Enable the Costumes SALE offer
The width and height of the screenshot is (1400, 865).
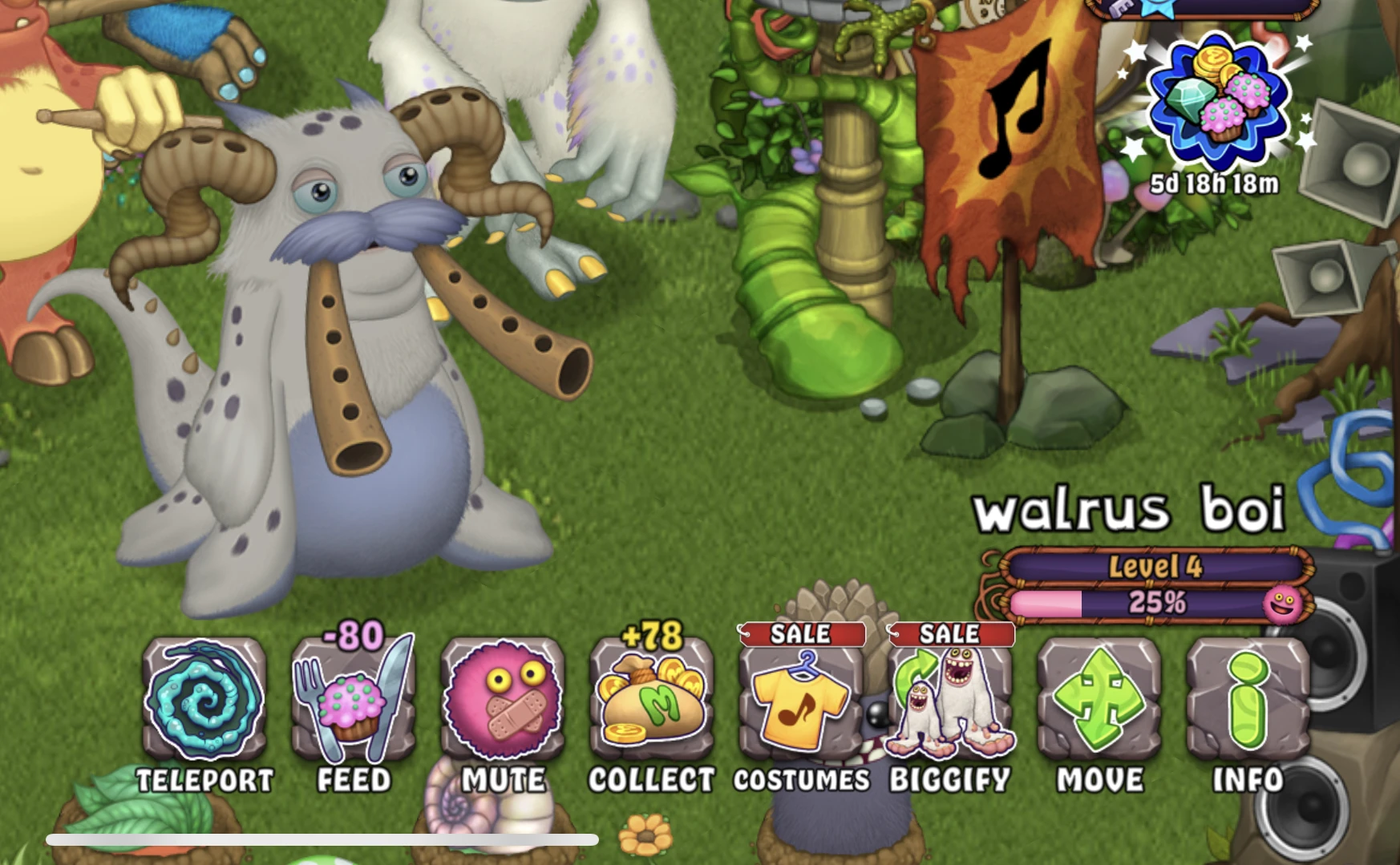coord(800,634)
